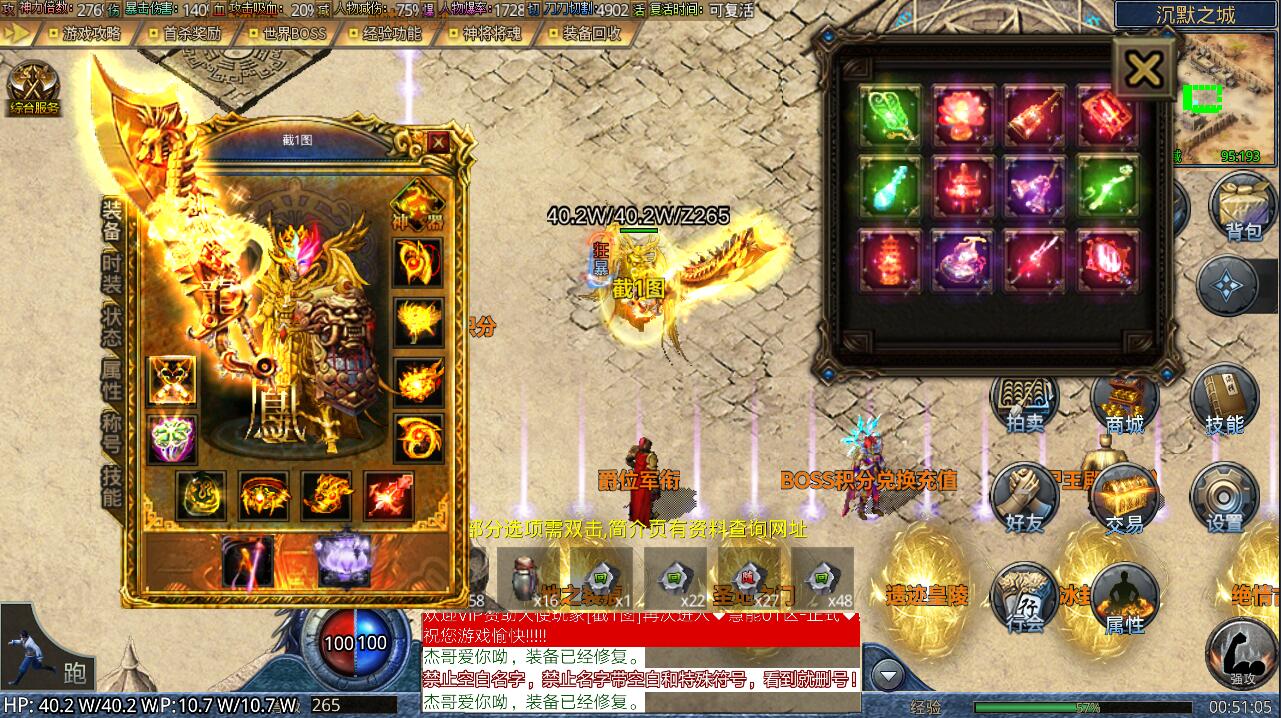Open the 拍卖 auction button

[1024, 402]
